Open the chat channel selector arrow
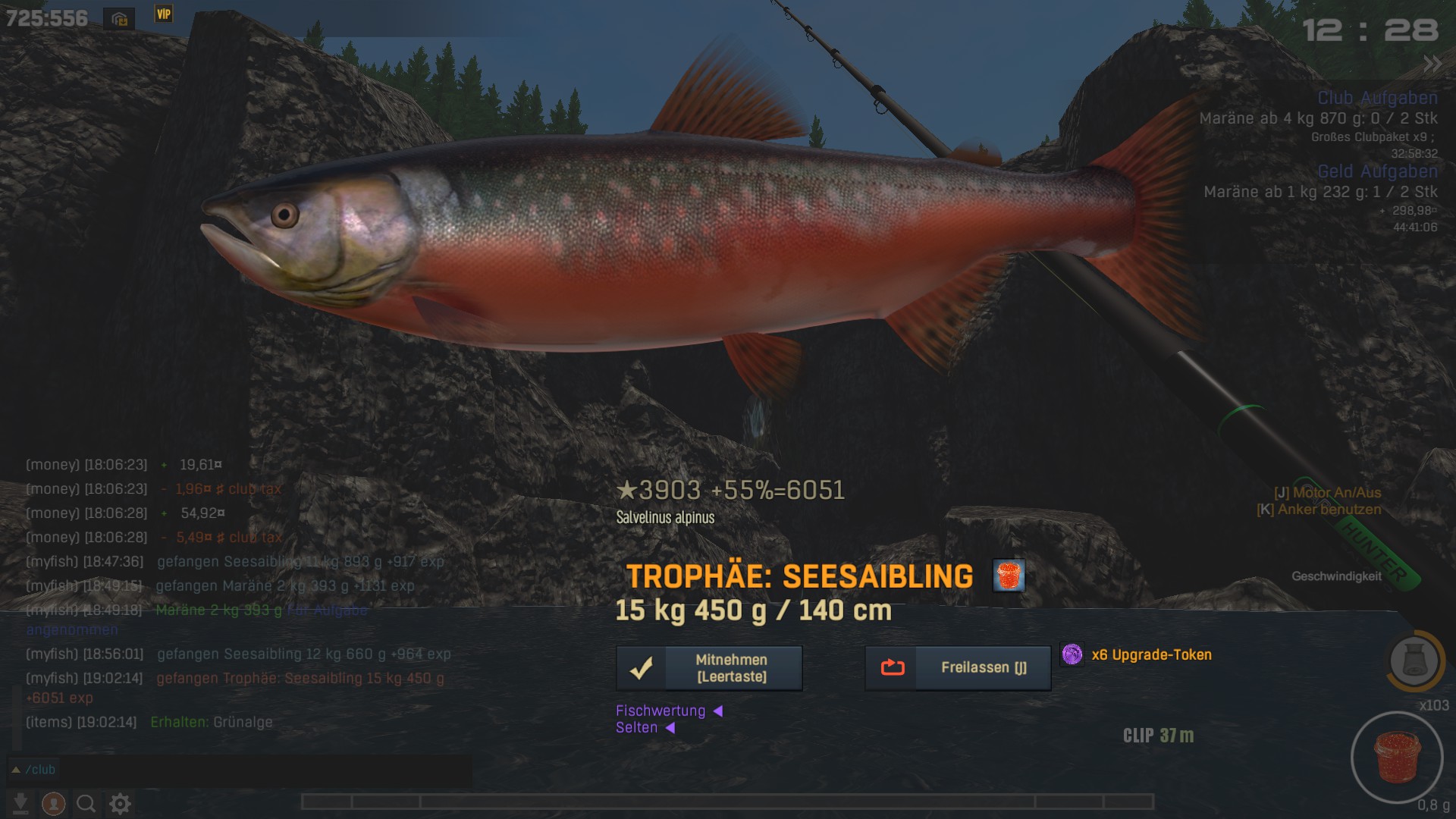This screenshot has width=1456, height=819. point(15,770)
